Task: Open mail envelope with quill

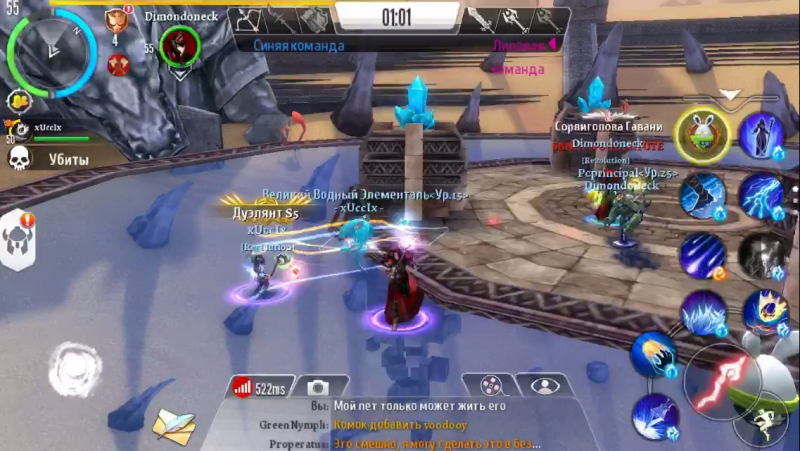Action: point(172,426)
